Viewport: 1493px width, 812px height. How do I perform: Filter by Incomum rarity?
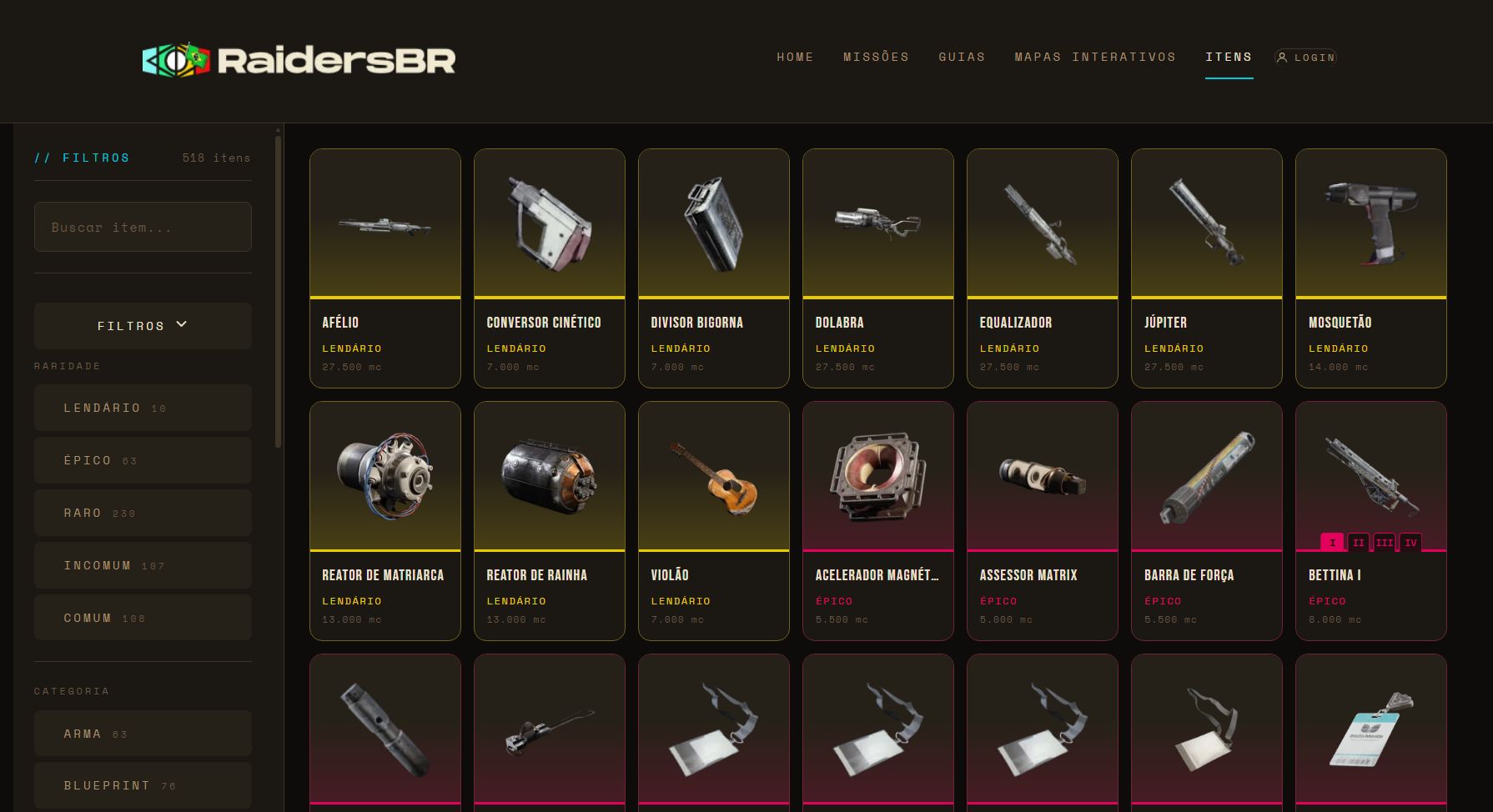(143, 565)
